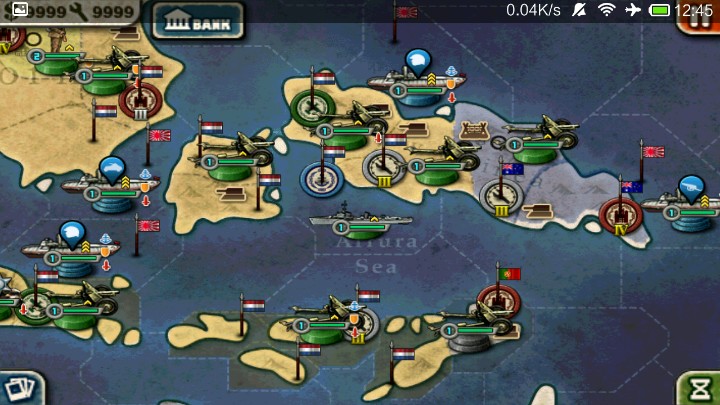Select the Australian red level IV fortress

(x=620, y=214)
